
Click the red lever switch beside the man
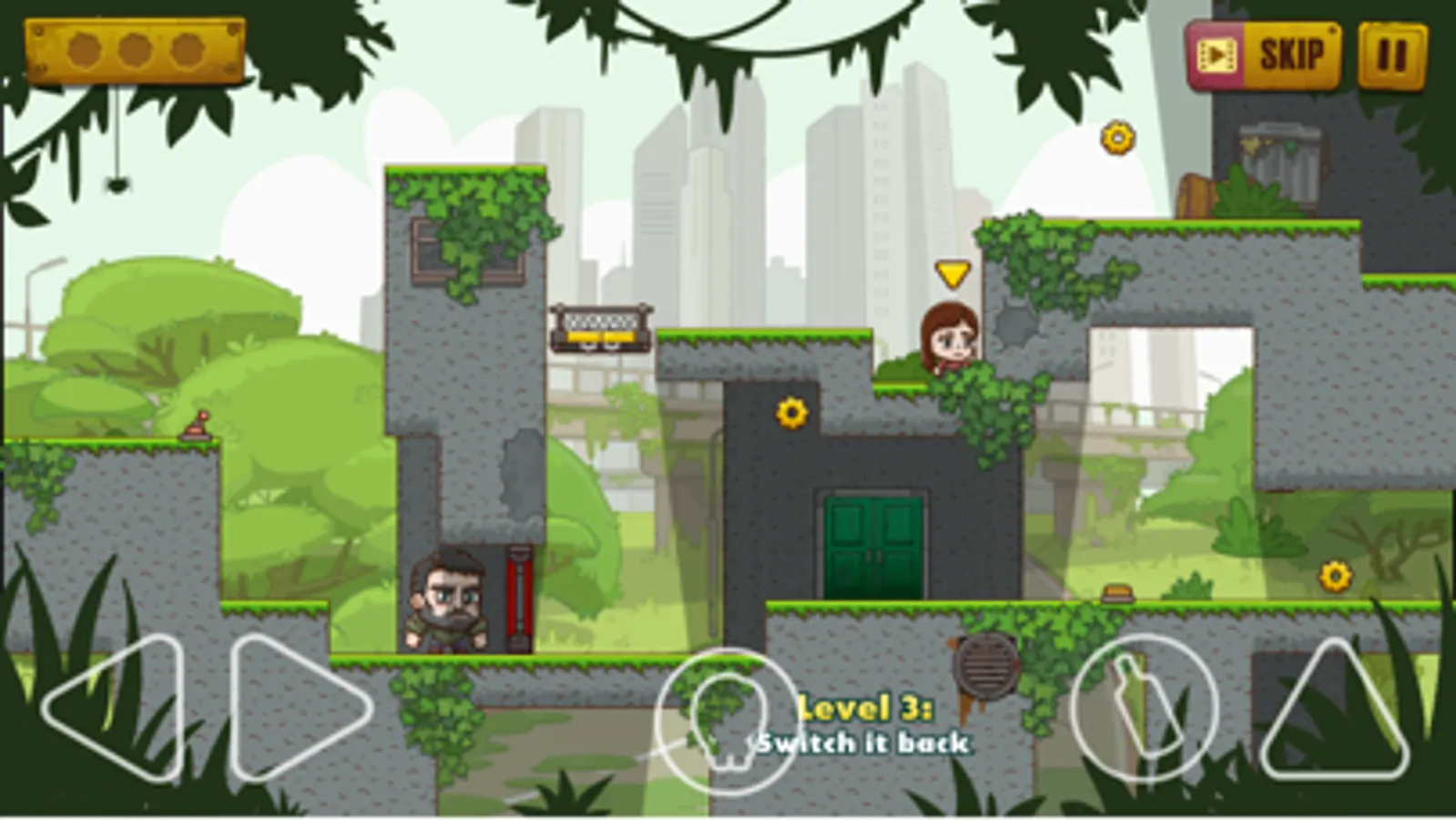click(x=519, y=597)
